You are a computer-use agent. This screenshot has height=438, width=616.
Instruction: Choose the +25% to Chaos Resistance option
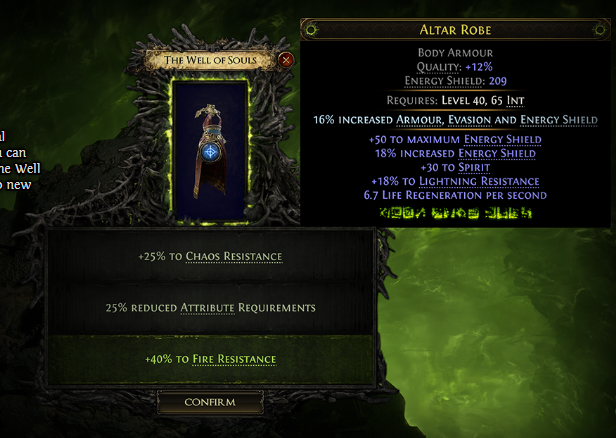click(210, 257)
